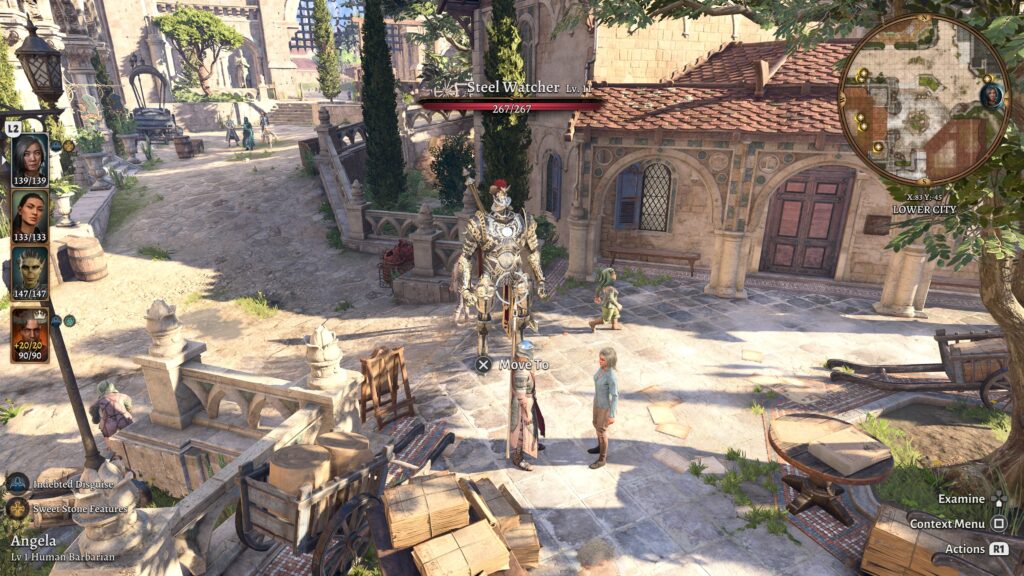
Task: Choose the green-skinned githyanki party portrait
Action: click(x=29, y=271)
